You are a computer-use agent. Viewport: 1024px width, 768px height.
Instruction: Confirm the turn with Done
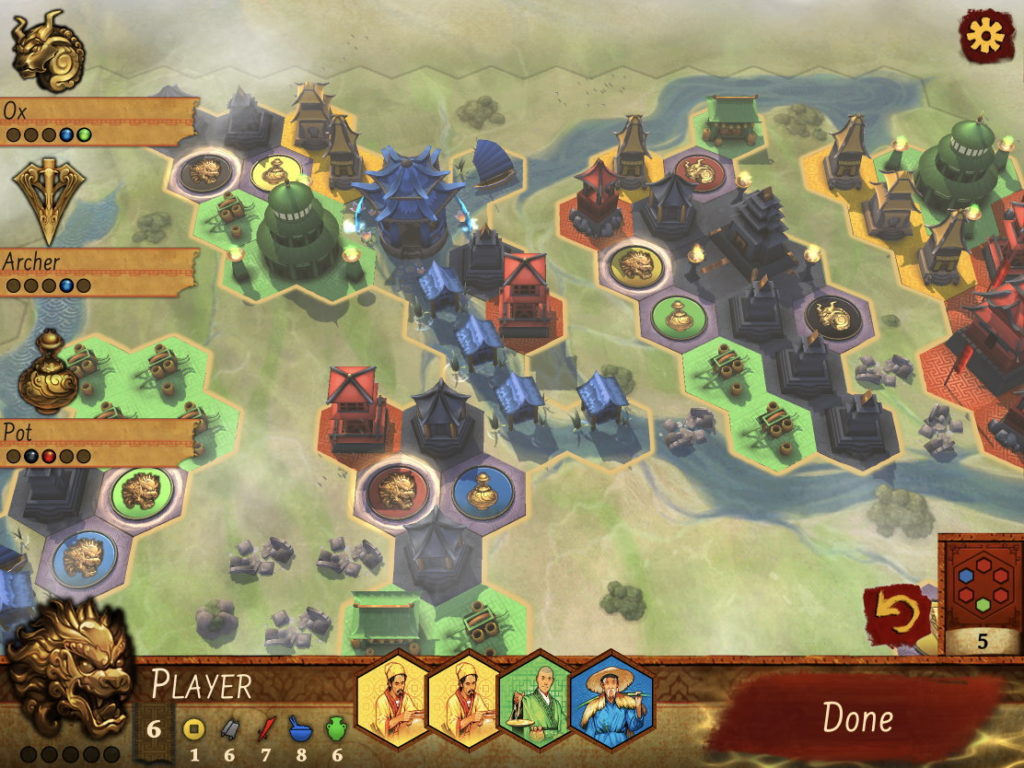(857, 716)
